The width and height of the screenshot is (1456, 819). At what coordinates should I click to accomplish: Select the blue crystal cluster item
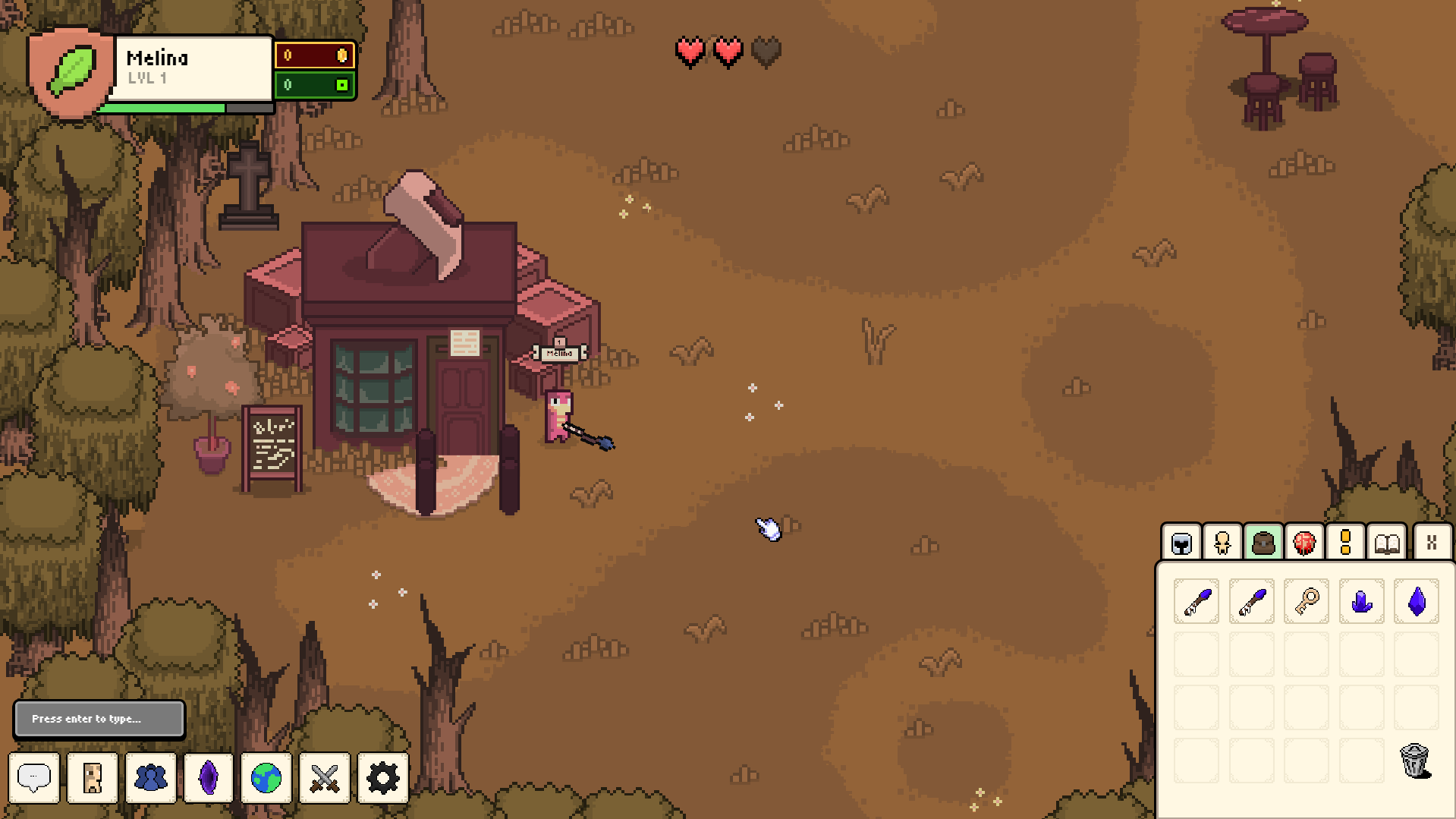[x=1361, y=601]
